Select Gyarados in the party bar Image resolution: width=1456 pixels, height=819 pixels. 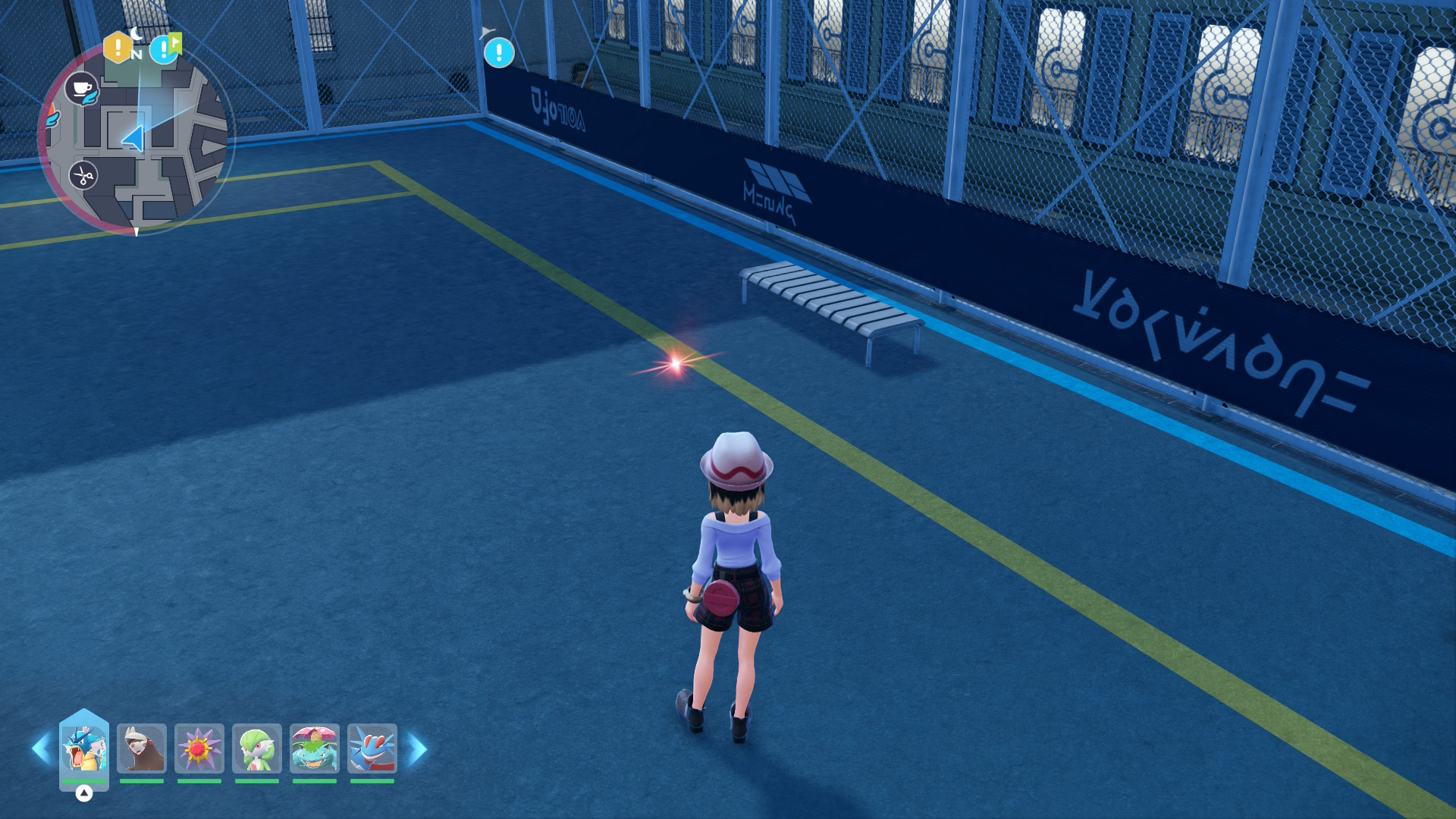click(84, 748)
